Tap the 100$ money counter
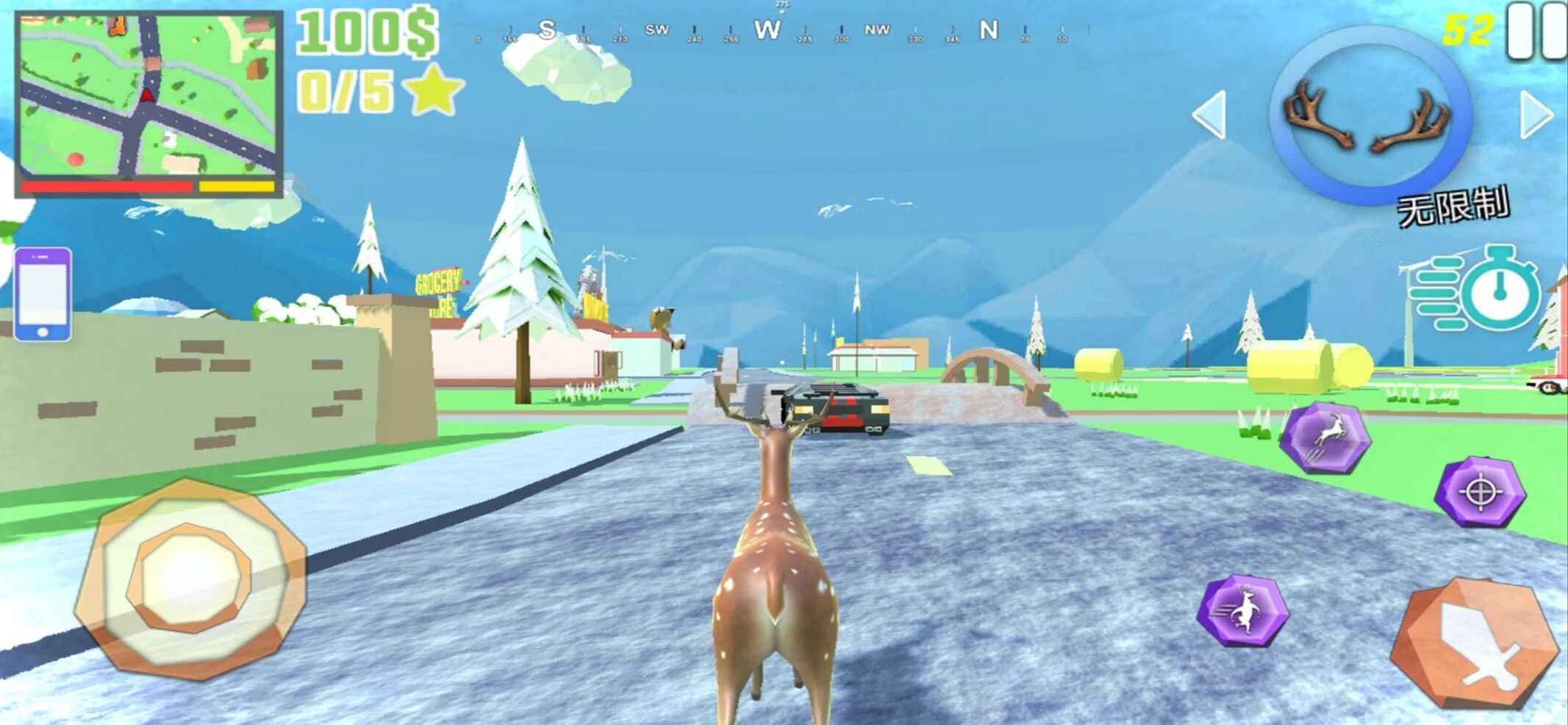The height and width of the screenshot is (725, 1568). pyautogui.click(x=366, y=32)
